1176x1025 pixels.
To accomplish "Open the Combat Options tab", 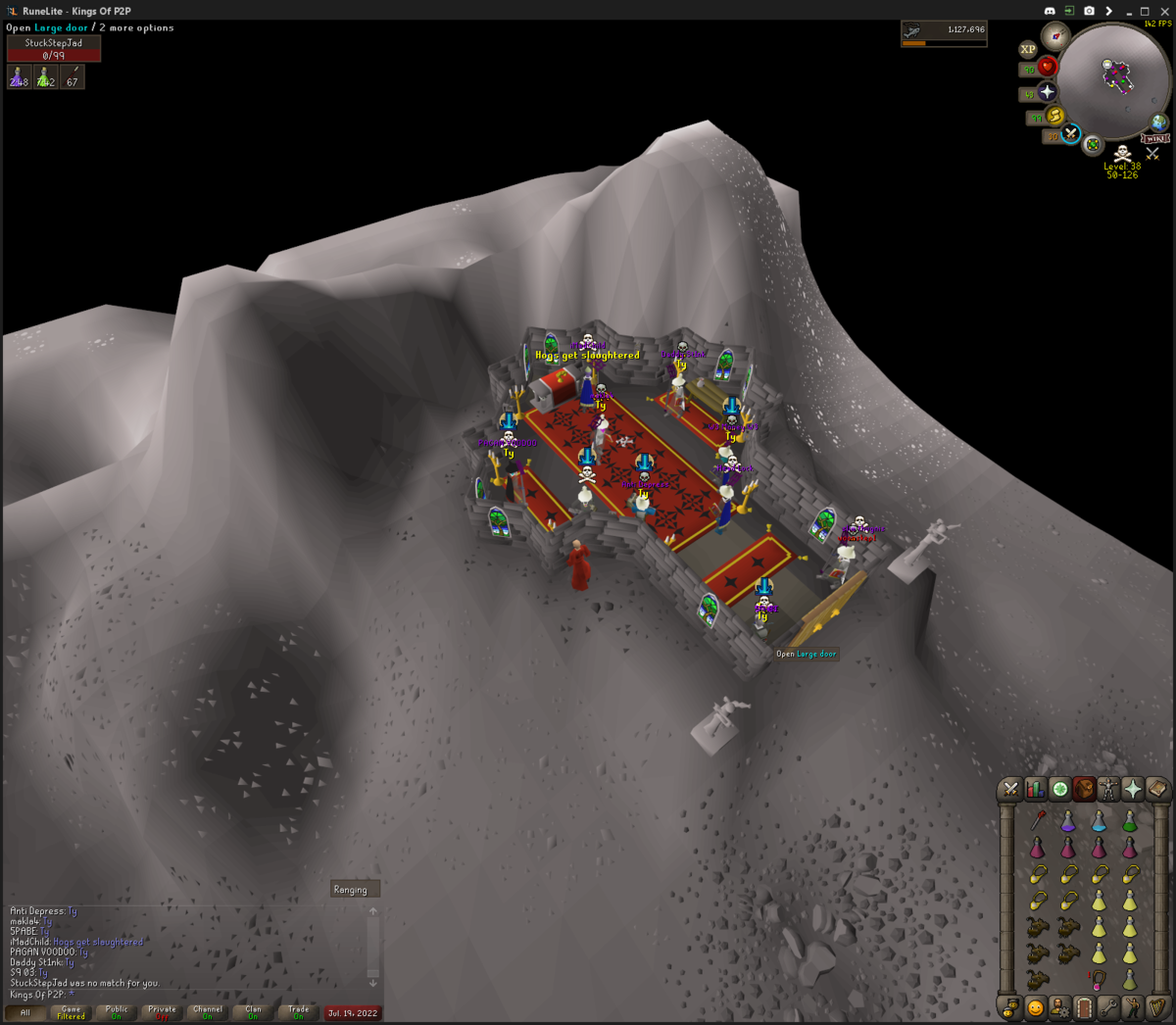I will [1010, 789].
